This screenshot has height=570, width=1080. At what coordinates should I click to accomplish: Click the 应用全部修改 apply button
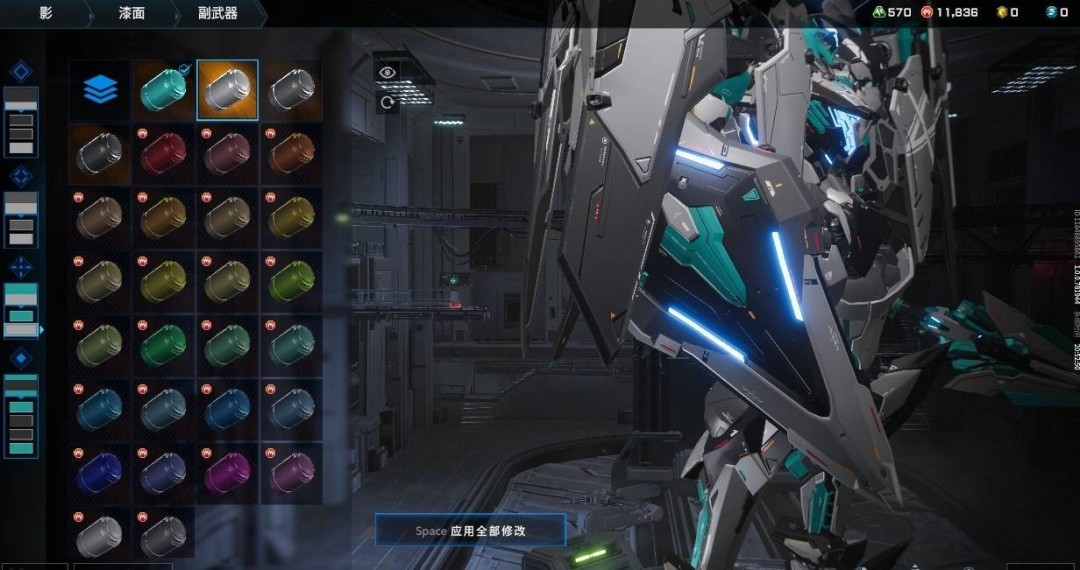(470, 530)
